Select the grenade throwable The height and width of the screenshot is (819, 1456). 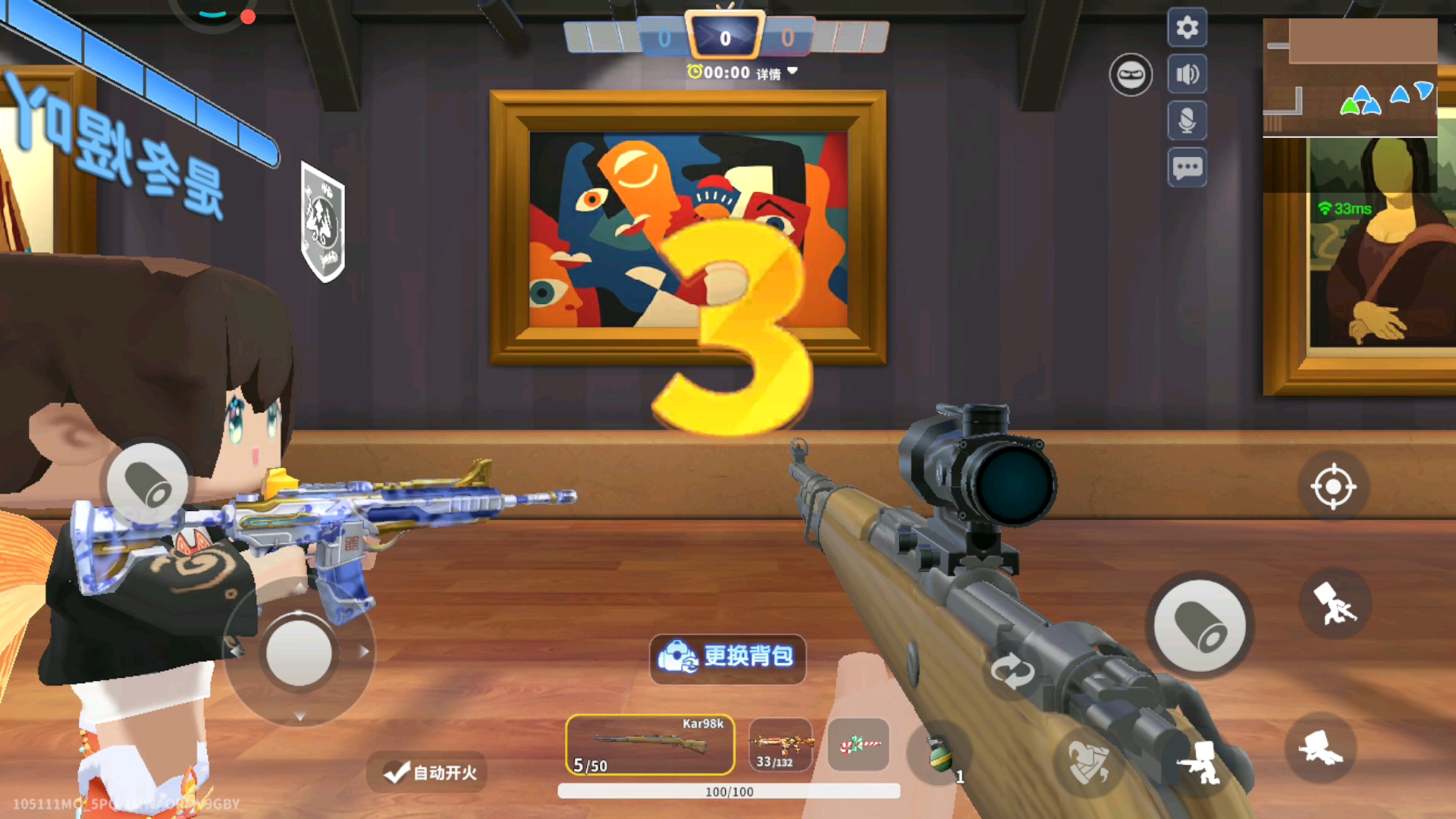(x=941, y=753)
